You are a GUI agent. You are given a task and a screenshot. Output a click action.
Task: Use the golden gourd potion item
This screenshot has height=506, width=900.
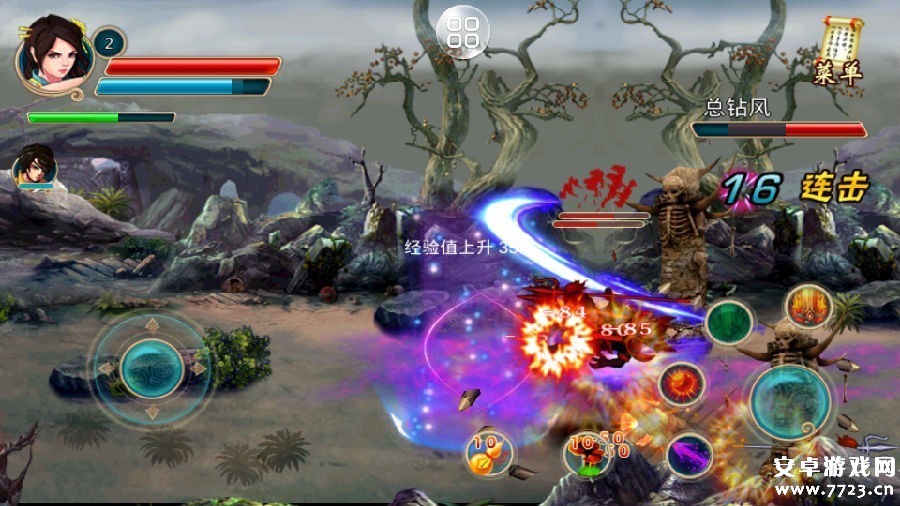[488, 453]
